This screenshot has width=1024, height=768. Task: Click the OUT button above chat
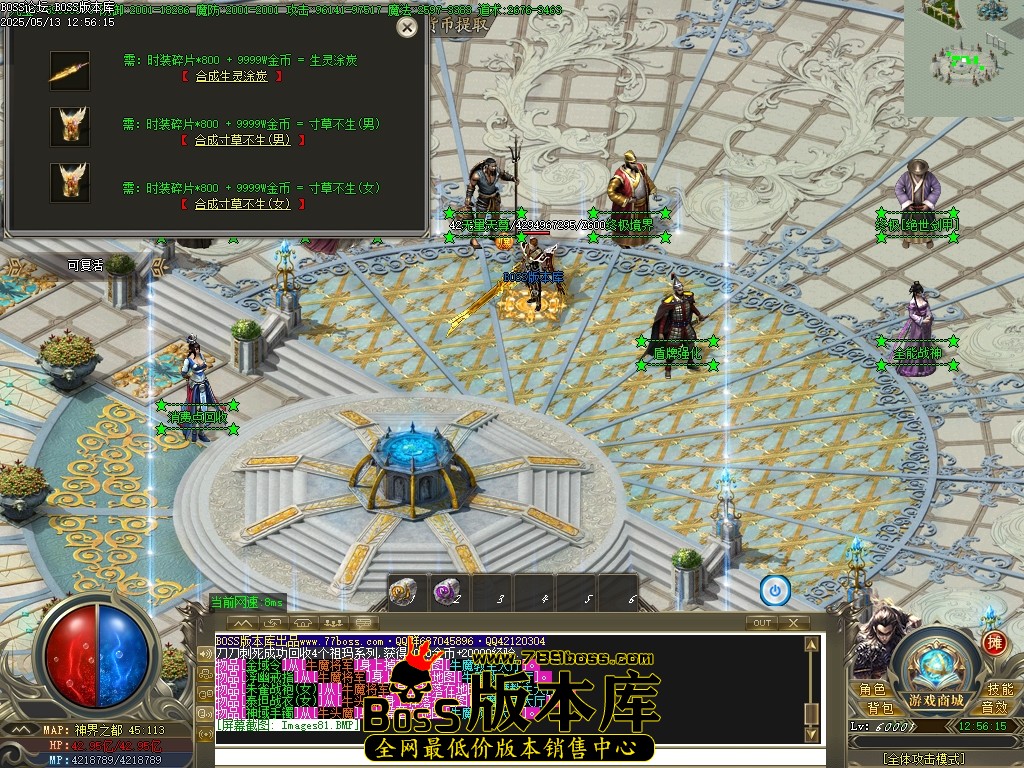coord(762,623)
